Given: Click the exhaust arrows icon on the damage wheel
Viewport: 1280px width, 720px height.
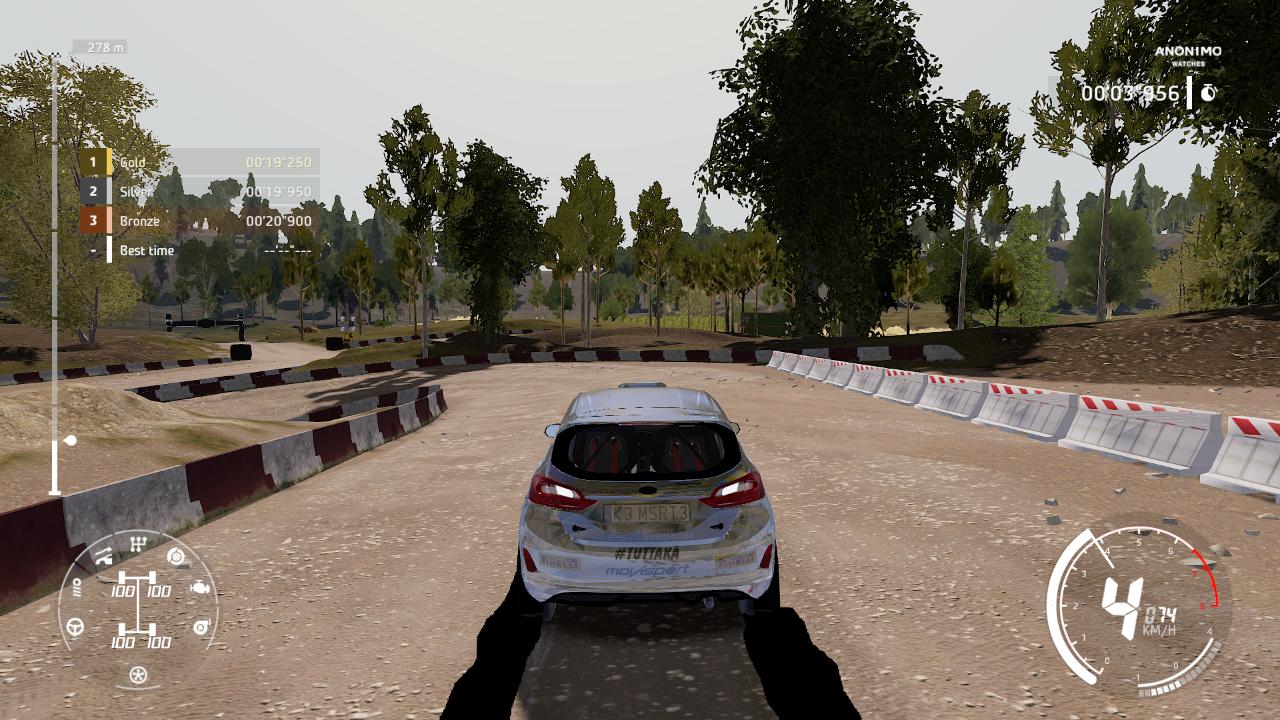Looking at the screenshot, I should 103,556.
